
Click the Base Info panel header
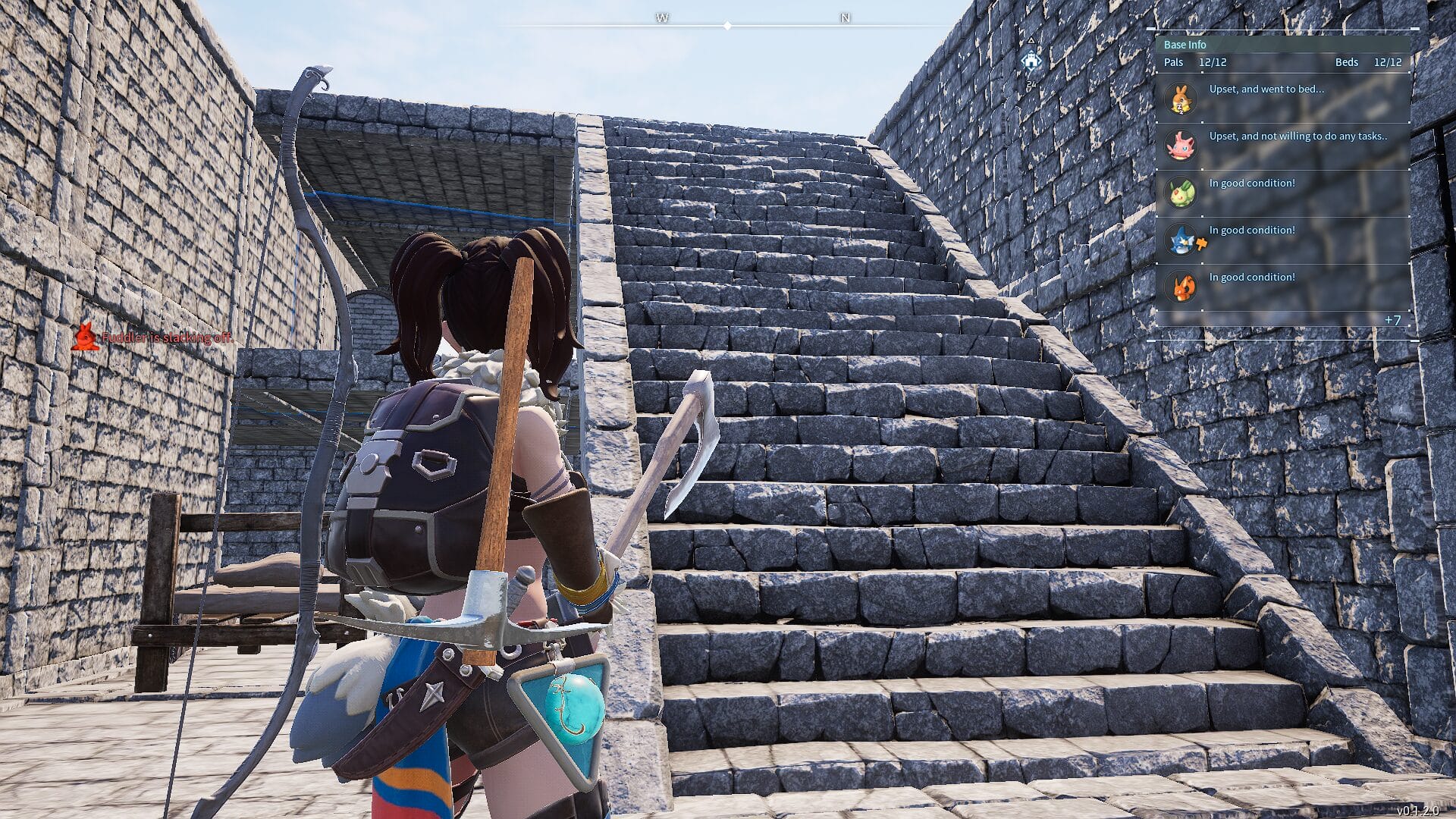tap(1185, 45)
